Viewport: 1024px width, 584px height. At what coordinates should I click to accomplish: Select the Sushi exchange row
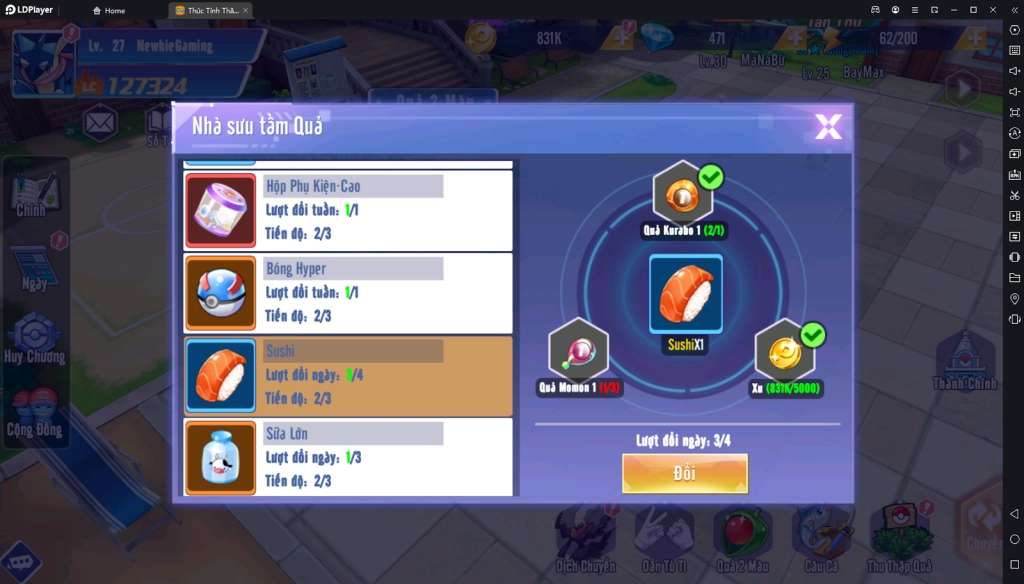point(348,375)
